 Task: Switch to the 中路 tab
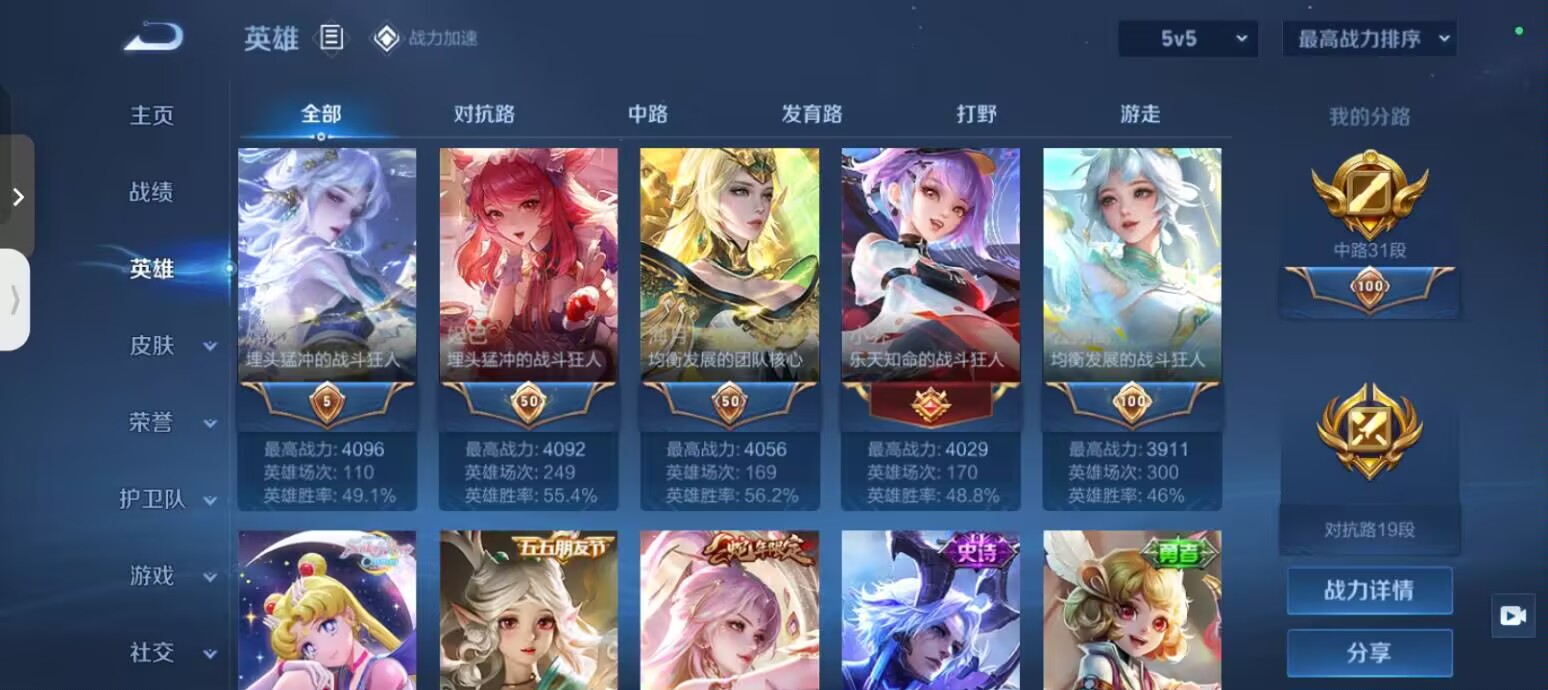pos(648,114)
